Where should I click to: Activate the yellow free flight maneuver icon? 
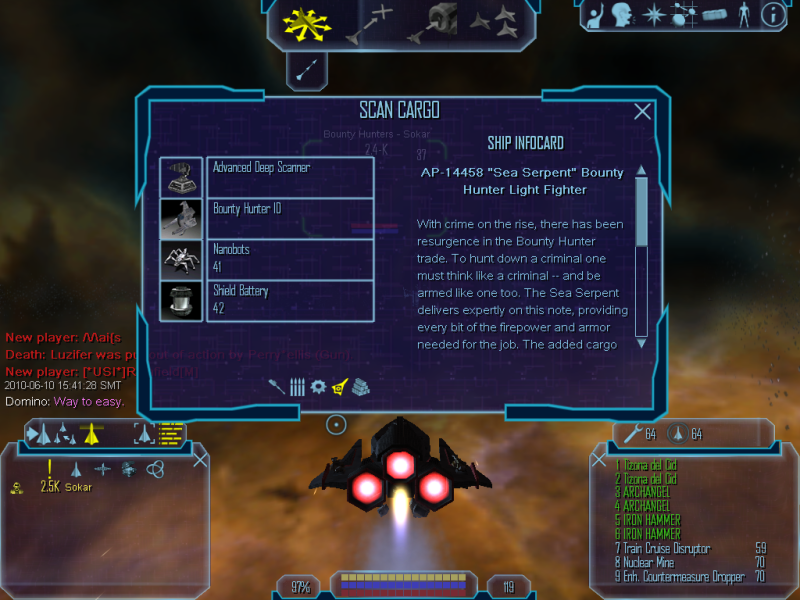[x=300, y=23]
